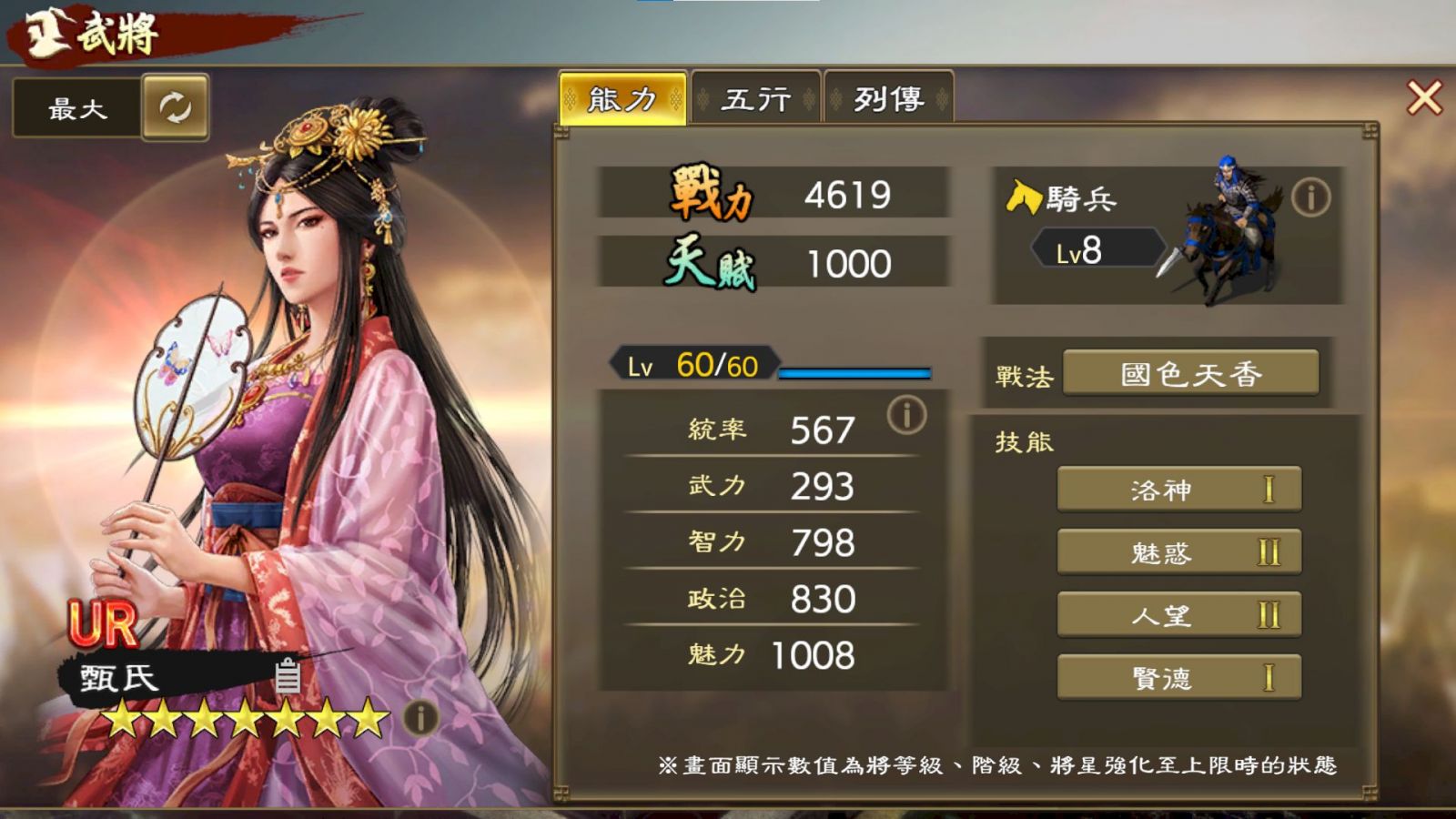Open the 五行 tab

pyautogui.click(x=755, y=98)
